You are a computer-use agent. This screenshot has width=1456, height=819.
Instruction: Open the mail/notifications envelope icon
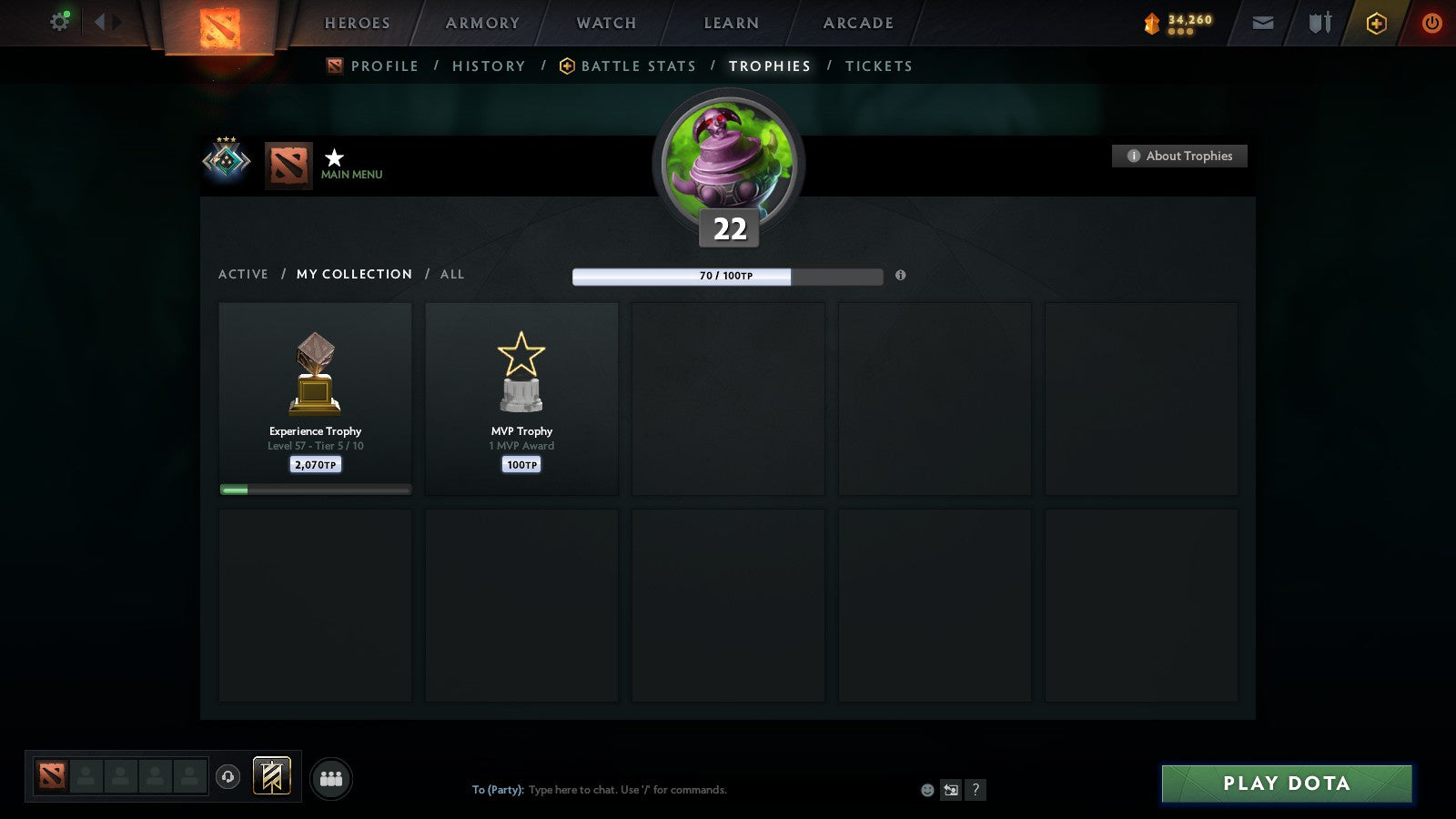click(1263, 23)
